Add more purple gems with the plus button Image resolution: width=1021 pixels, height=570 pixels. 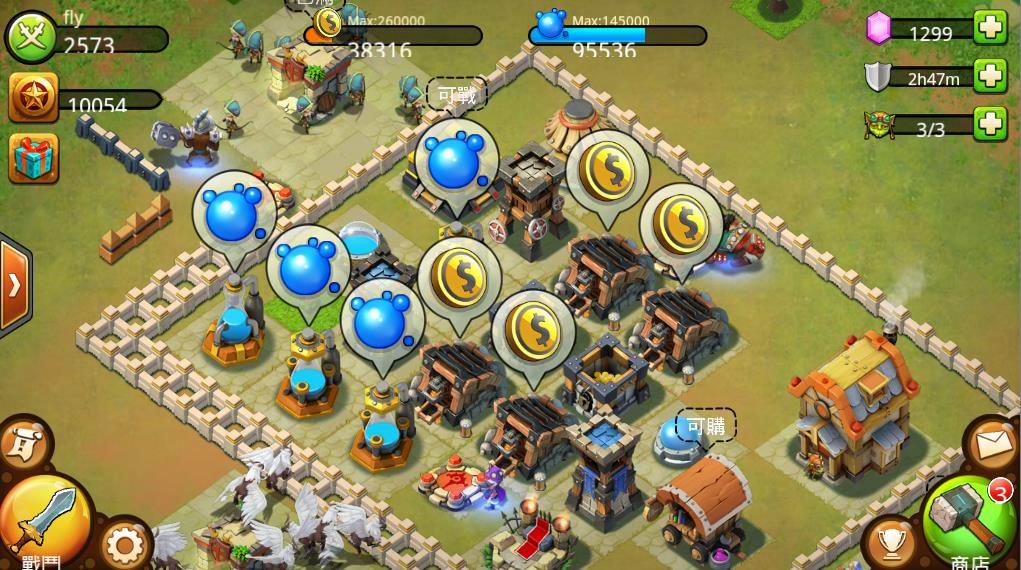[990, 29]
